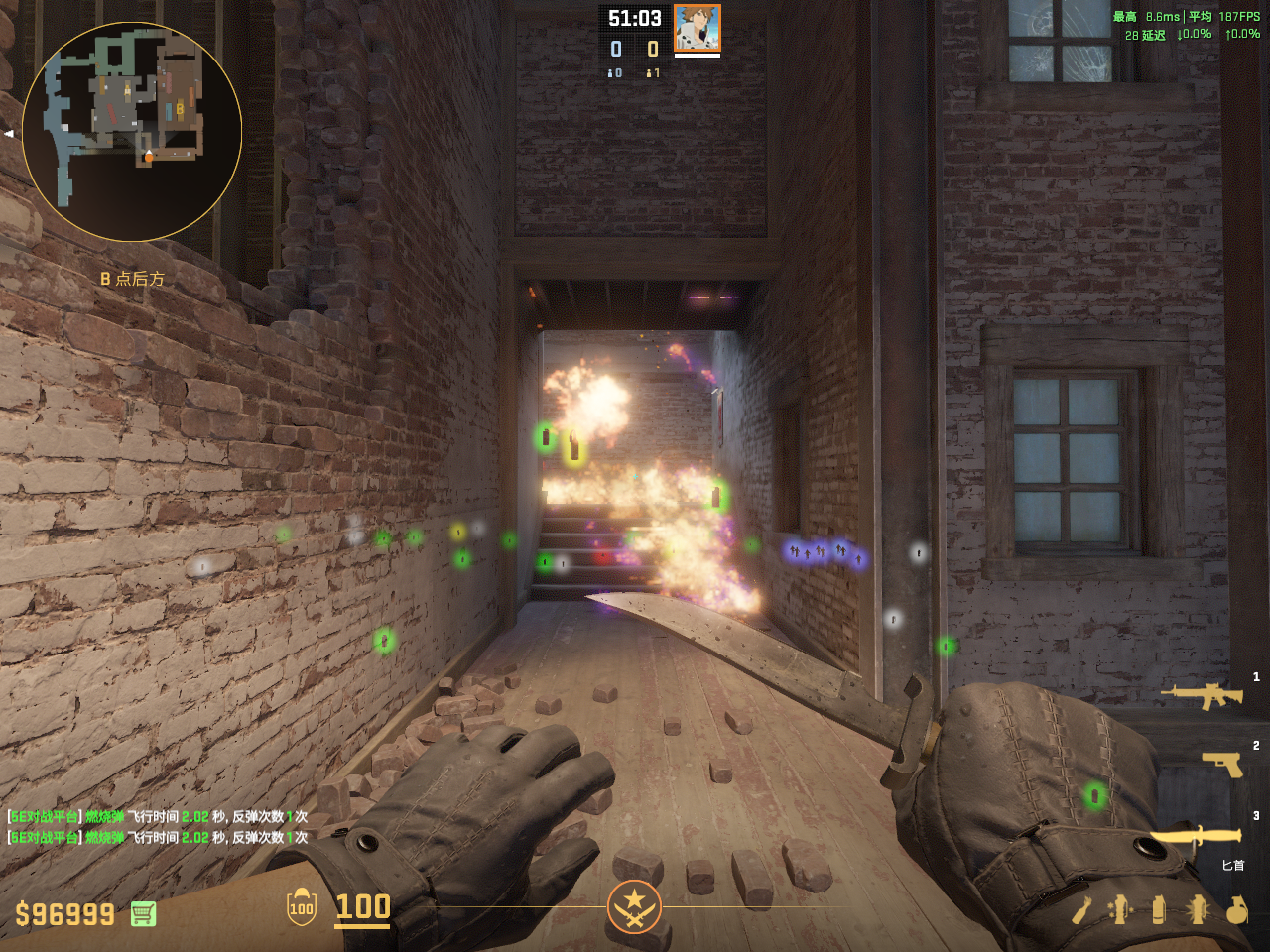The width and height of the screenshot is (1270, 952).
Task: Open the buy menu cart icon
Action: click(143, 913)
